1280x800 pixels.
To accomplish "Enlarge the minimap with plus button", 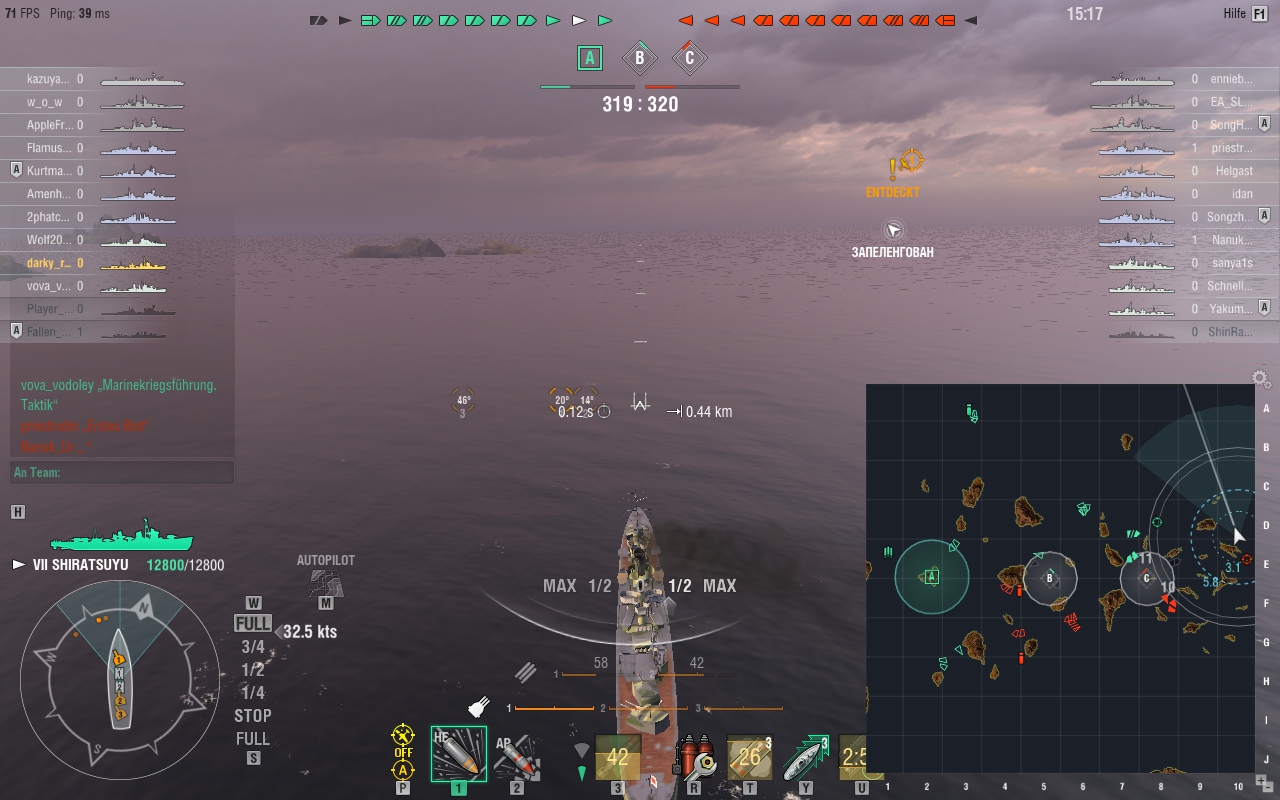I will click(x=1263, y=781).
